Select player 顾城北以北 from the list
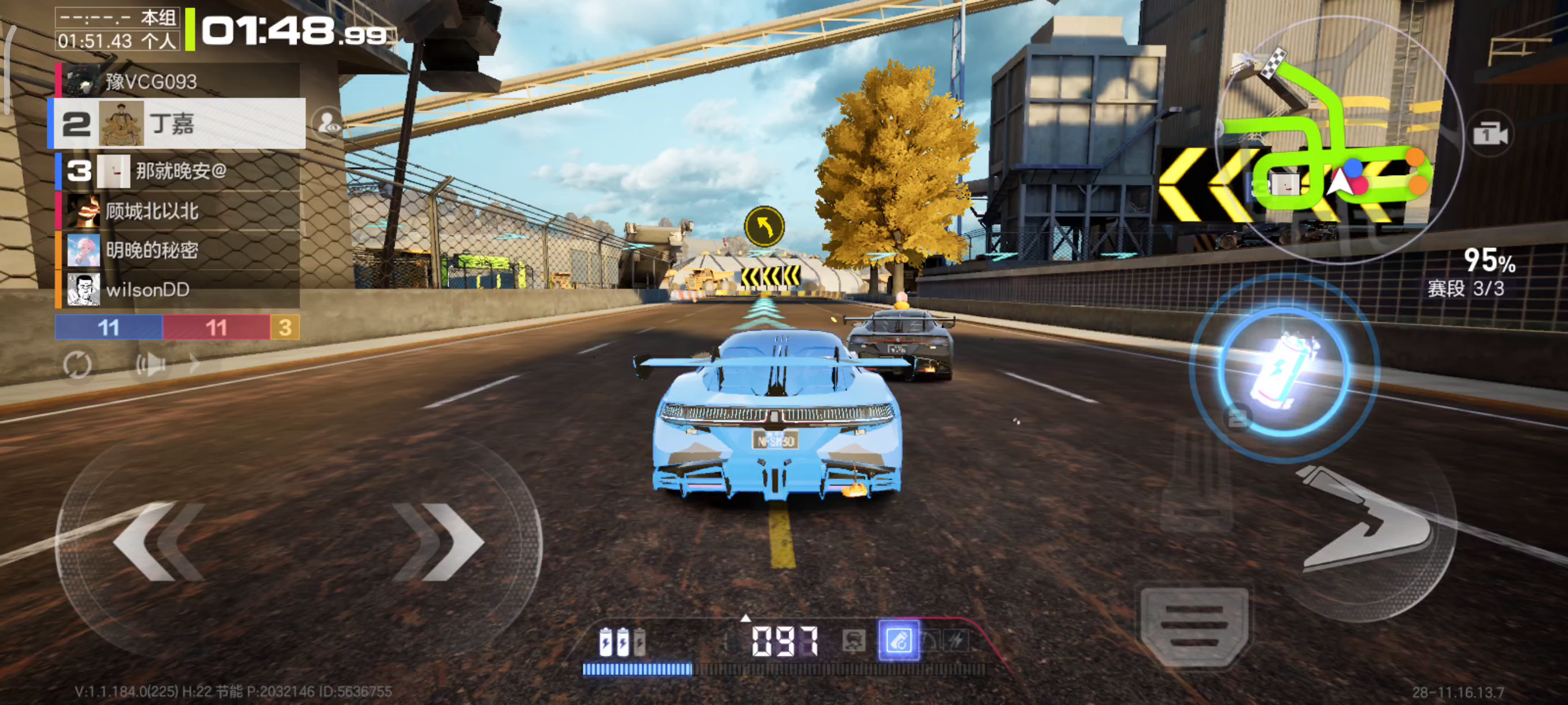Viewport: 1568px width, 705px height. point(177,211)
